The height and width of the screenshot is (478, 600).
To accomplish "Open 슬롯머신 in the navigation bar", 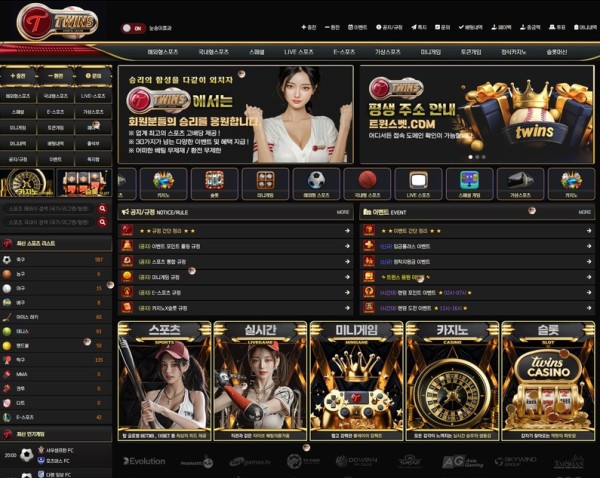I will (x=556, y=50).
